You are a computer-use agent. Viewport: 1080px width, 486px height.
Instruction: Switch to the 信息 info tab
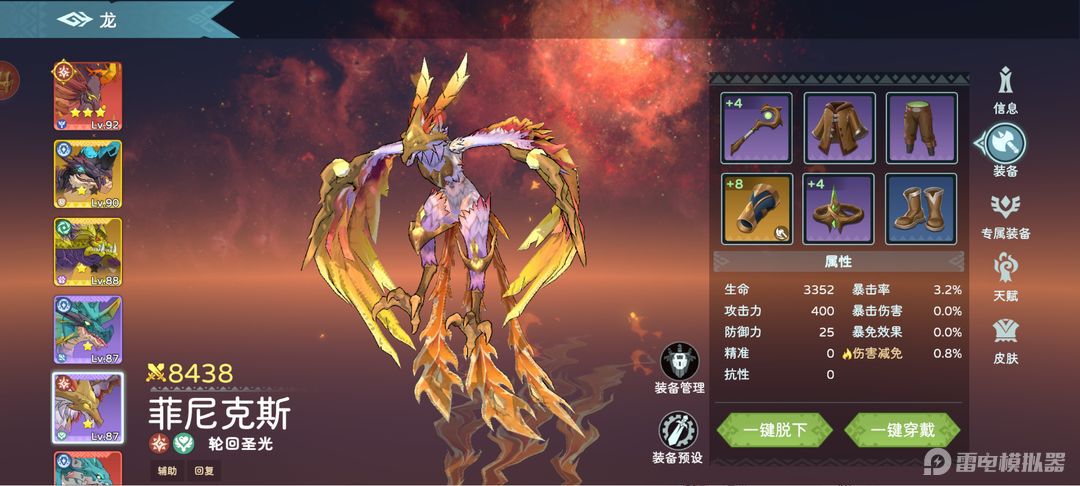1005,88
